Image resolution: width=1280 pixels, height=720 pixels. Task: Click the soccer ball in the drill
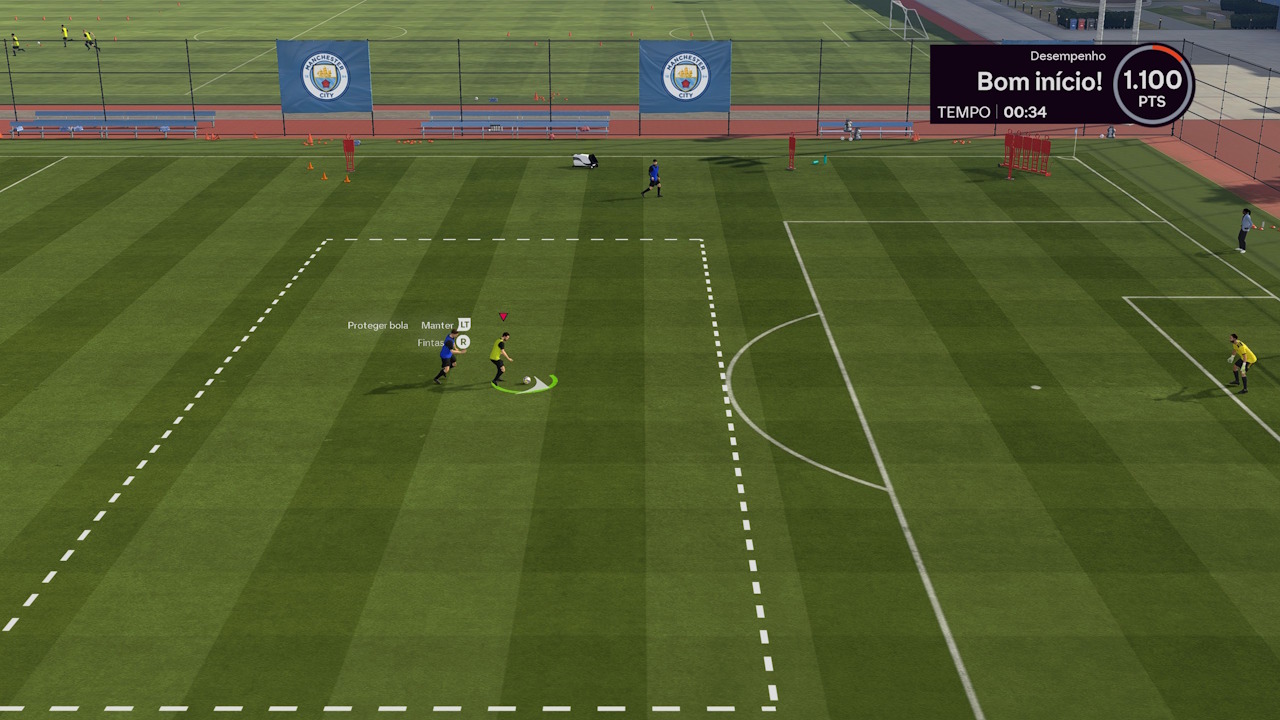click(527, 380)
